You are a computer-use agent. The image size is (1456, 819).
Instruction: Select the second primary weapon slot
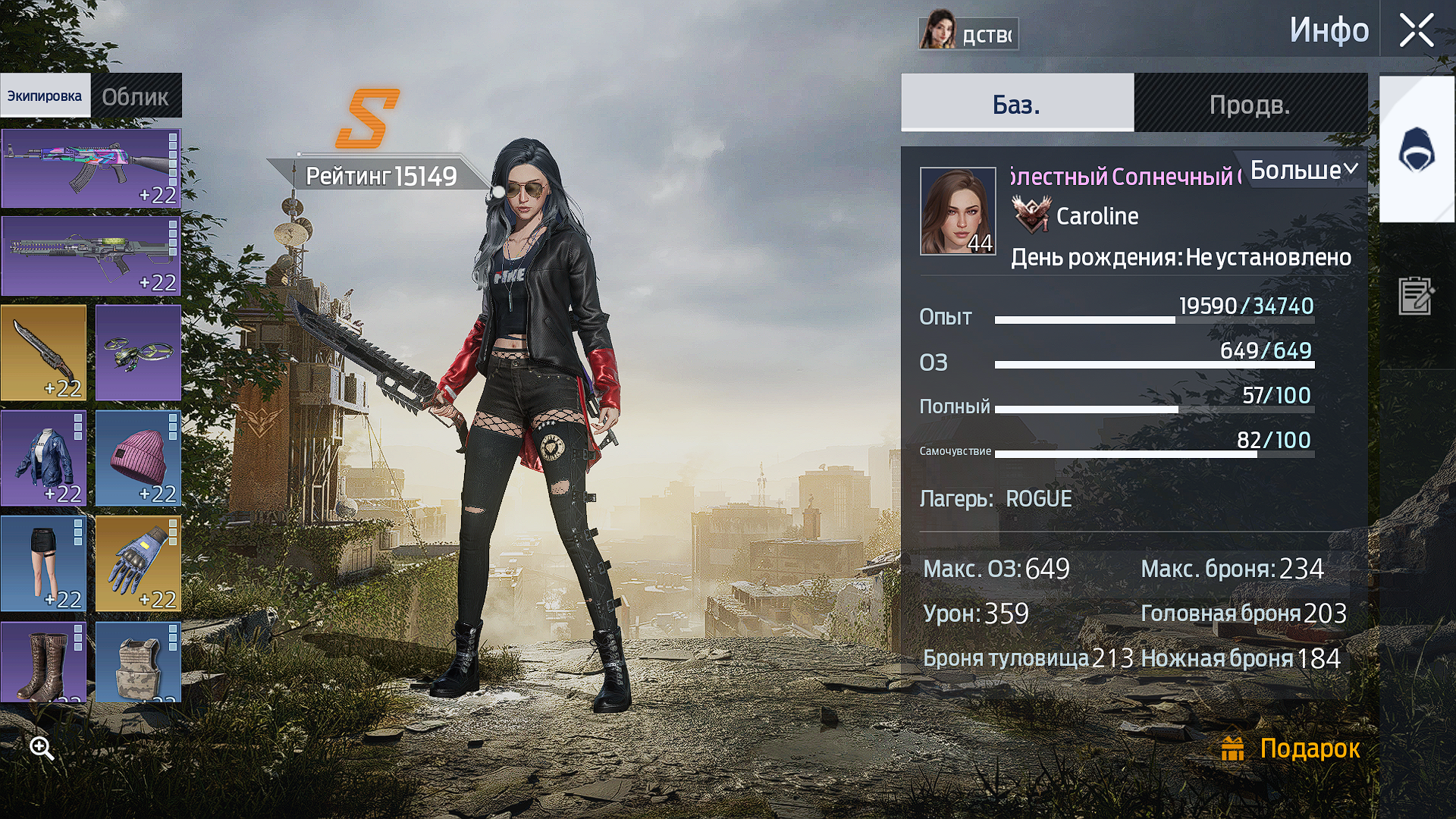click(90, 256)
